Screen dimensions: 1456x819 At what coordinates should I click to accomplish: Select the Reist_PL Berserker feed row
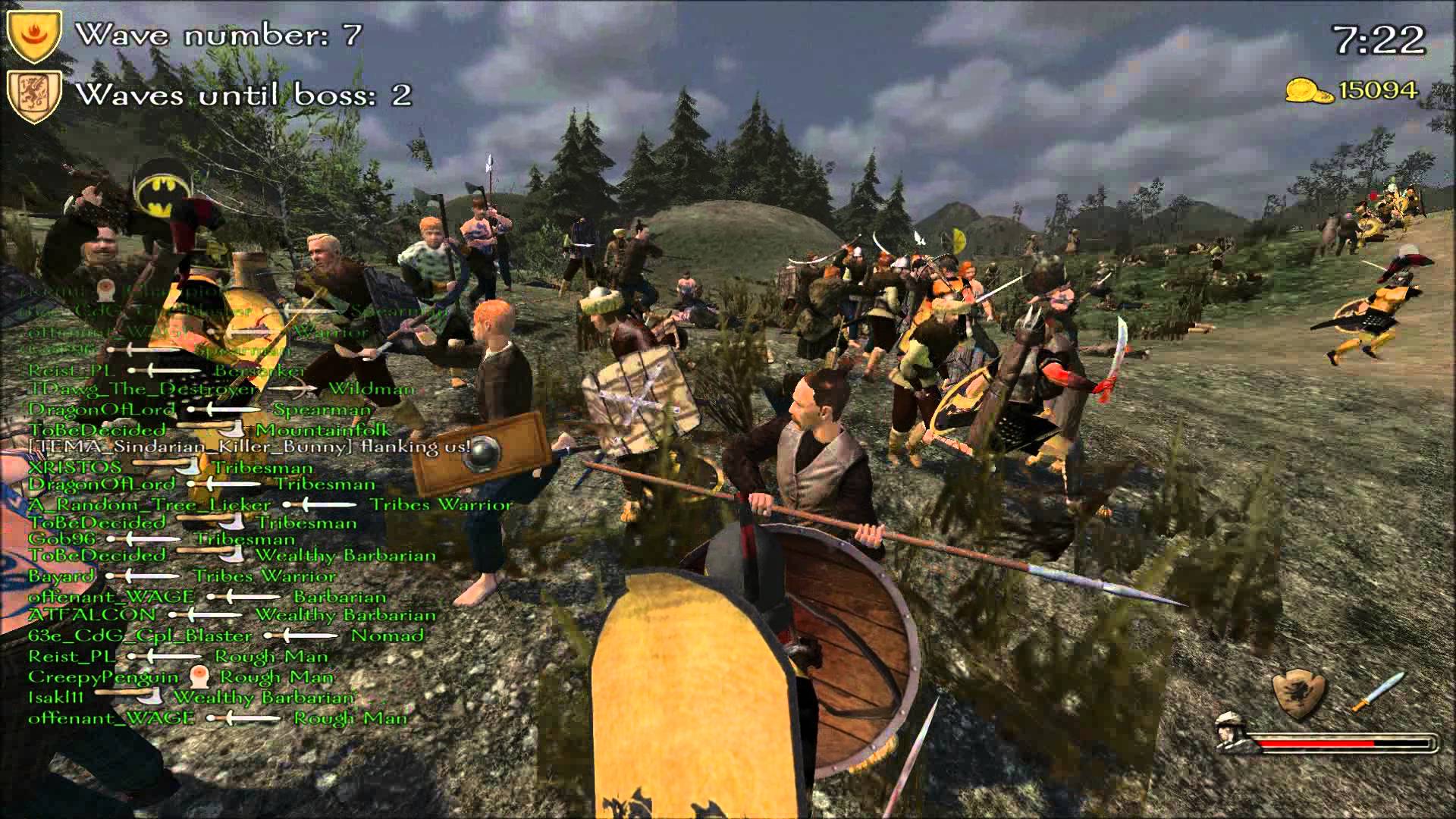point(167,371)
